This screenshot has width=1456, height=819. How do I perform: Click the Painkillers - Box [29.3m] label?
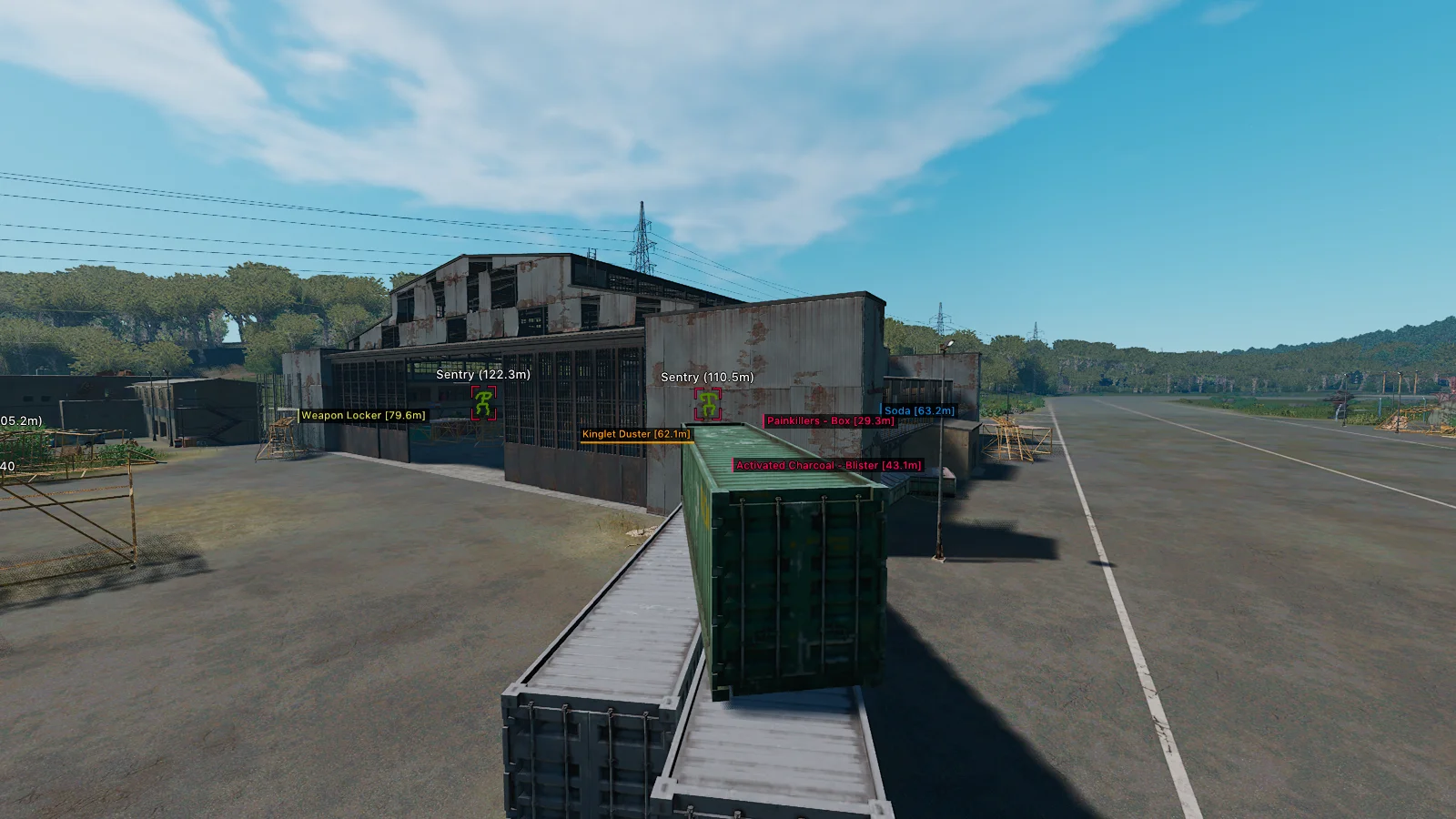(x=828, y=421)
